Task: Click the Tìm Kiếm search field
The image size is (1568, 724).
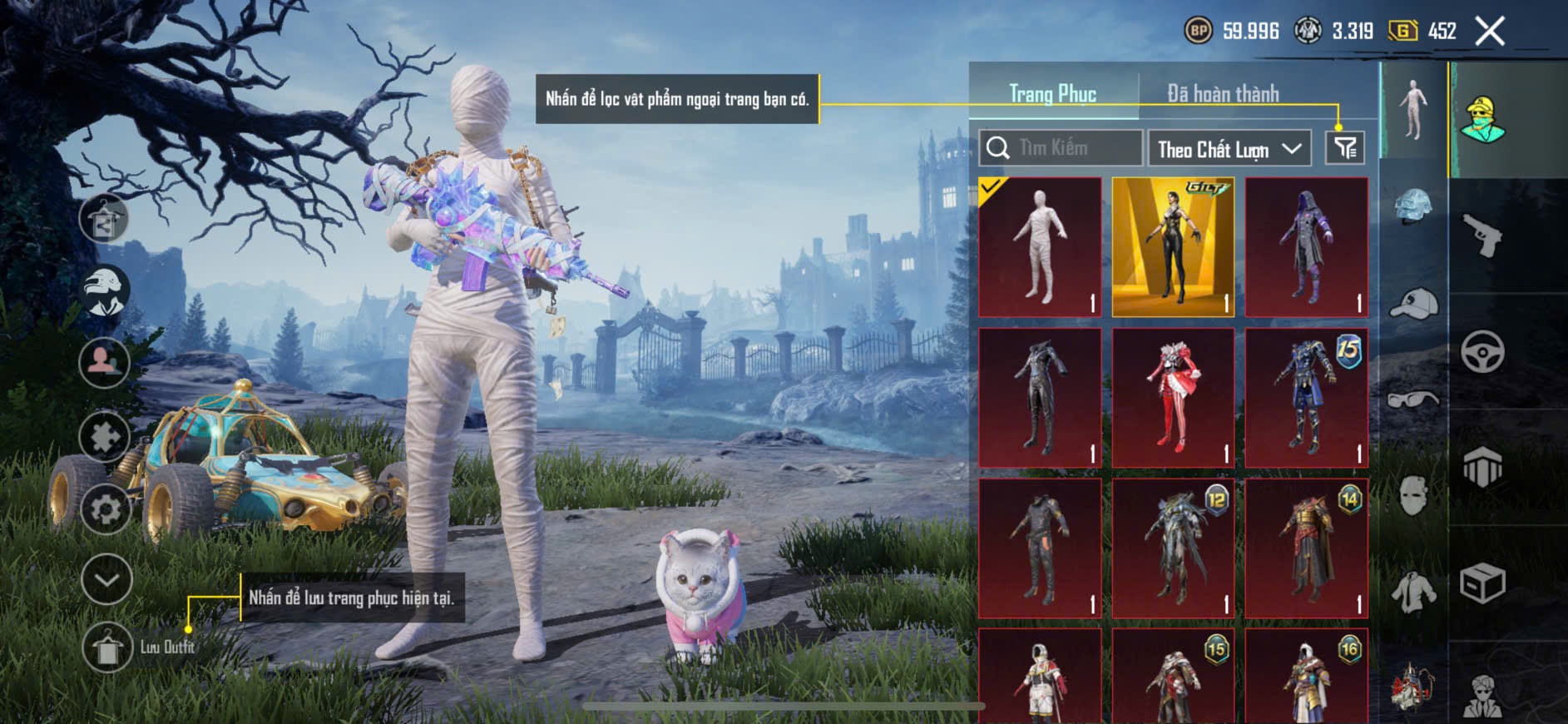Action: tap(1061, 148)
